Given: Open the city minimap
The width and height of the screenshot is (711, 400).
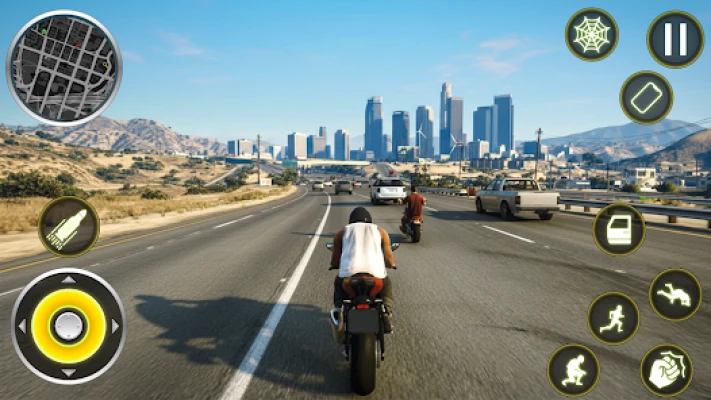Looking at the screenshot, I should tap(64, 68).
